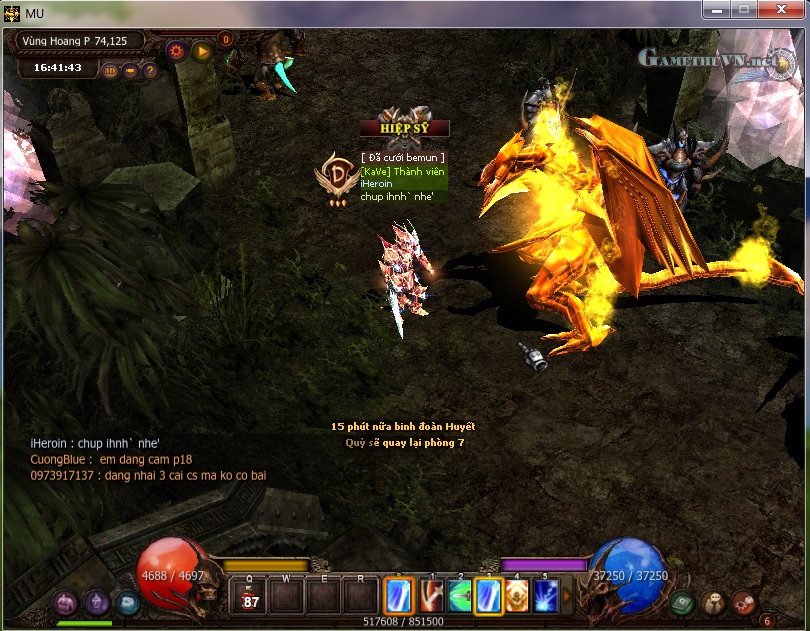Expand the skill bar arrow after slot 5

(x=567, y=596)
